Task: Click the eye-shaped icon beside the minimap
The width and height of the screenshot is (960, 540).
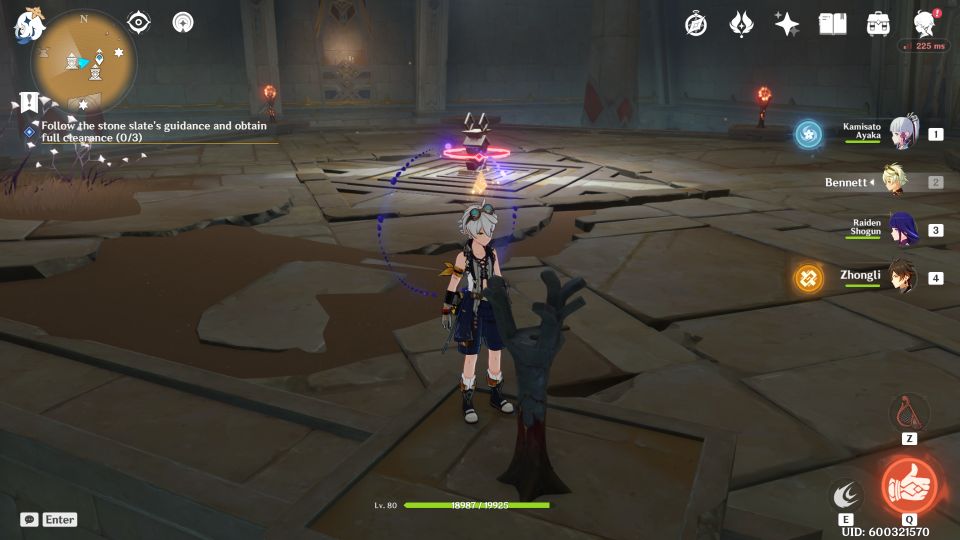Action: click(139, 22)
